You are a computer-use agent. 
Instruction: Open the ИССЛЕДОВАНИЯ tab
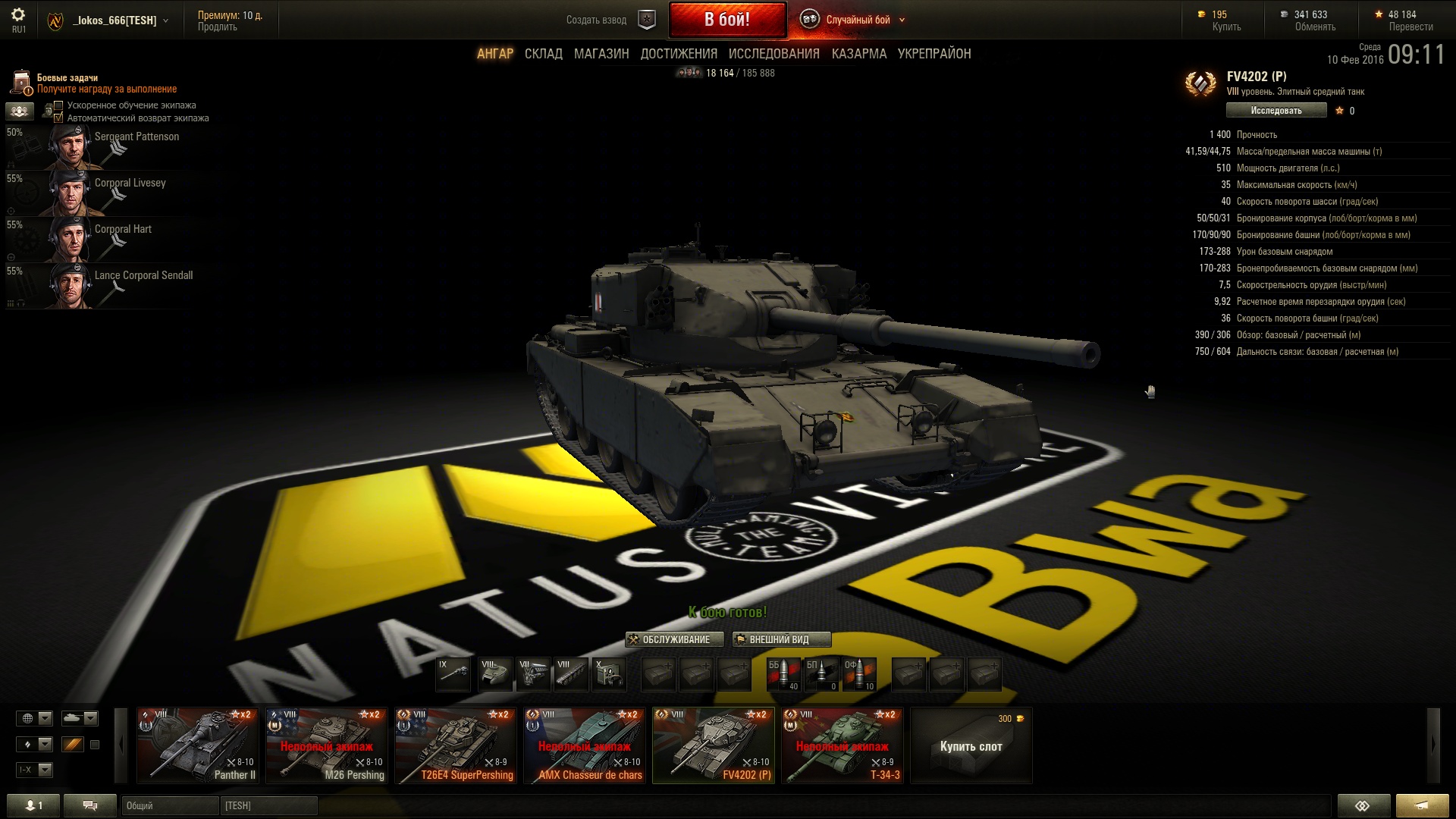[x=773, y=54]
